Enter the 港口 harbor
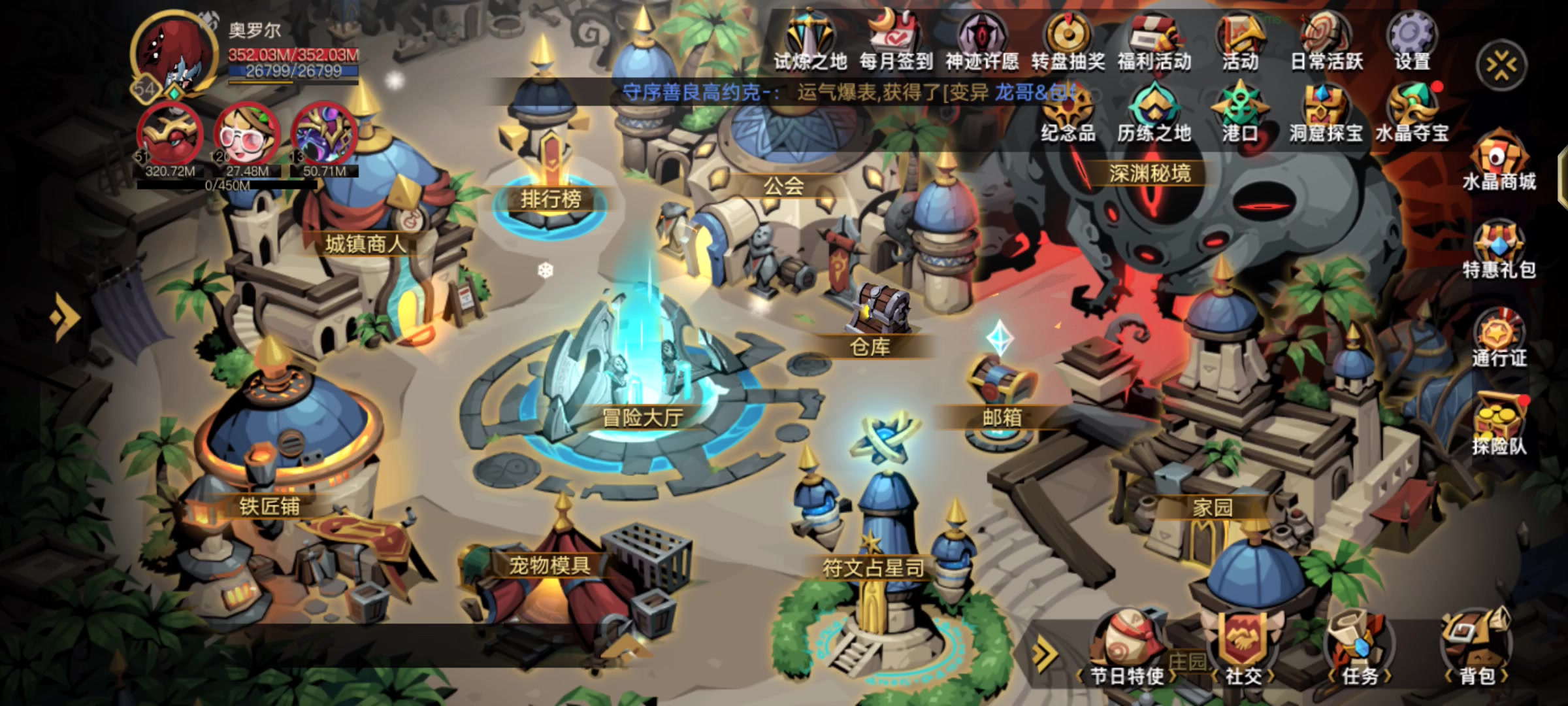Screen dimensions: 1568x706 pos(1239,114)
